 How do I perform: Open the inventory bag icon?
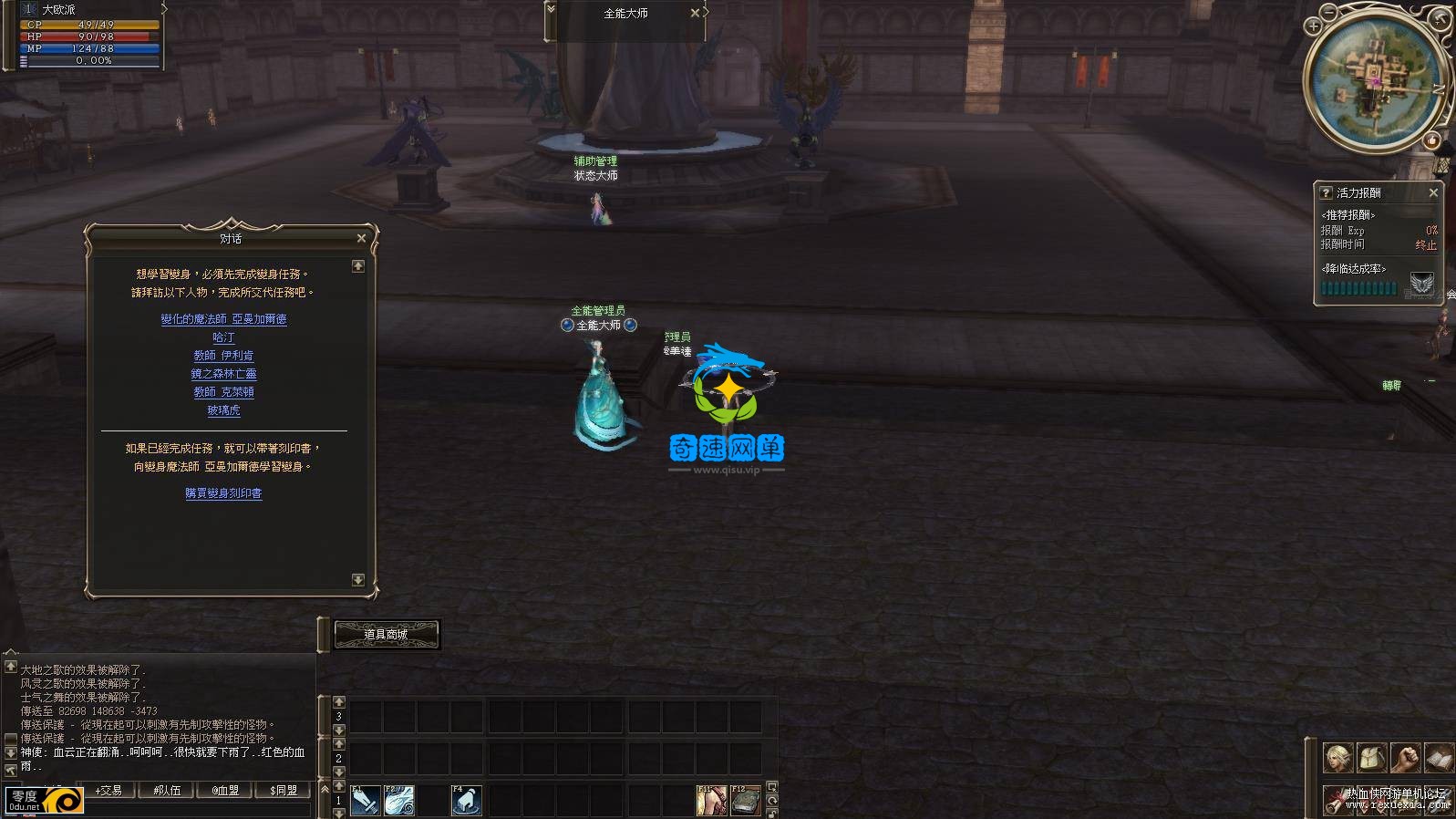click(1371, 758)
